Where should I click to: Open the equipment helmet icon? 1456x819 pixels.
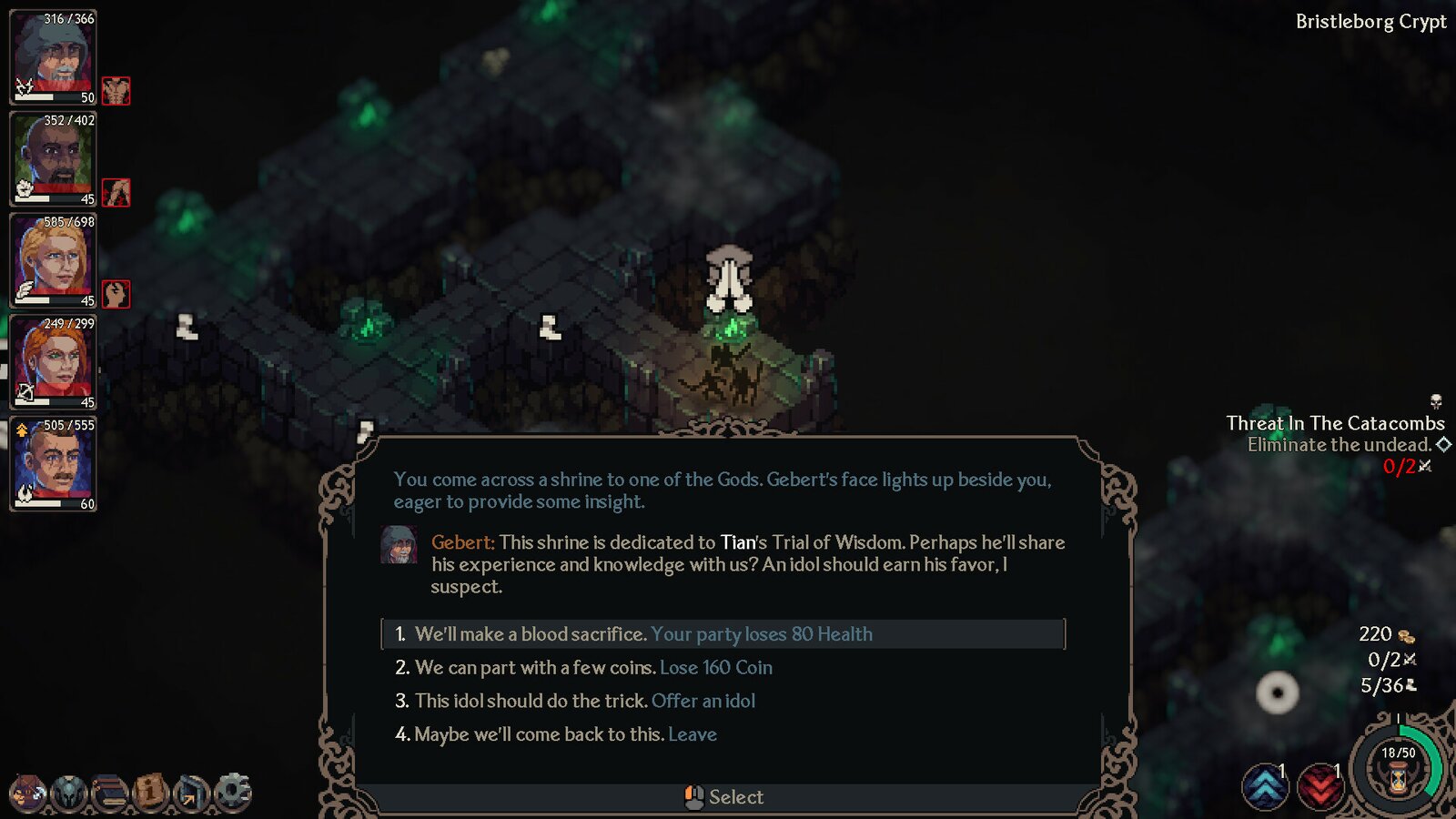click(x=69, y=790)
